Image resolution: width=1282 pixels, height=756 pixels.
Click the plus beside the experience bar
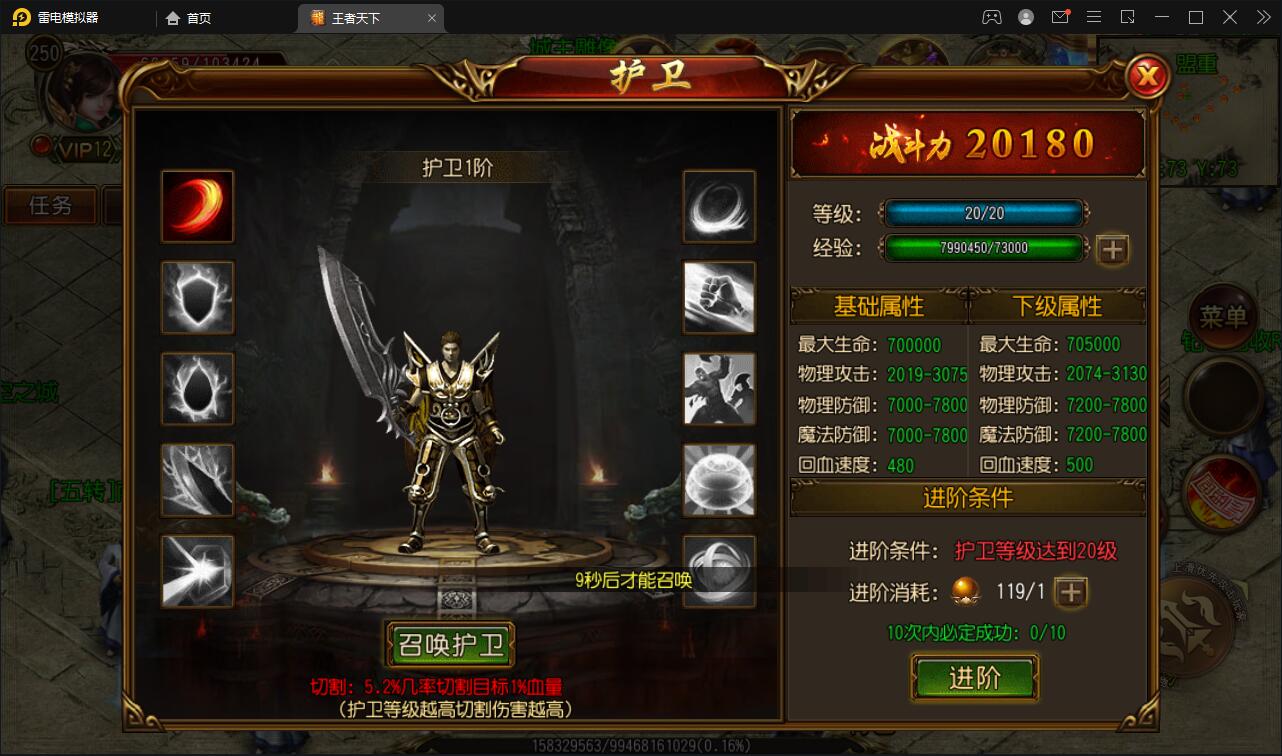point(1111,250)
